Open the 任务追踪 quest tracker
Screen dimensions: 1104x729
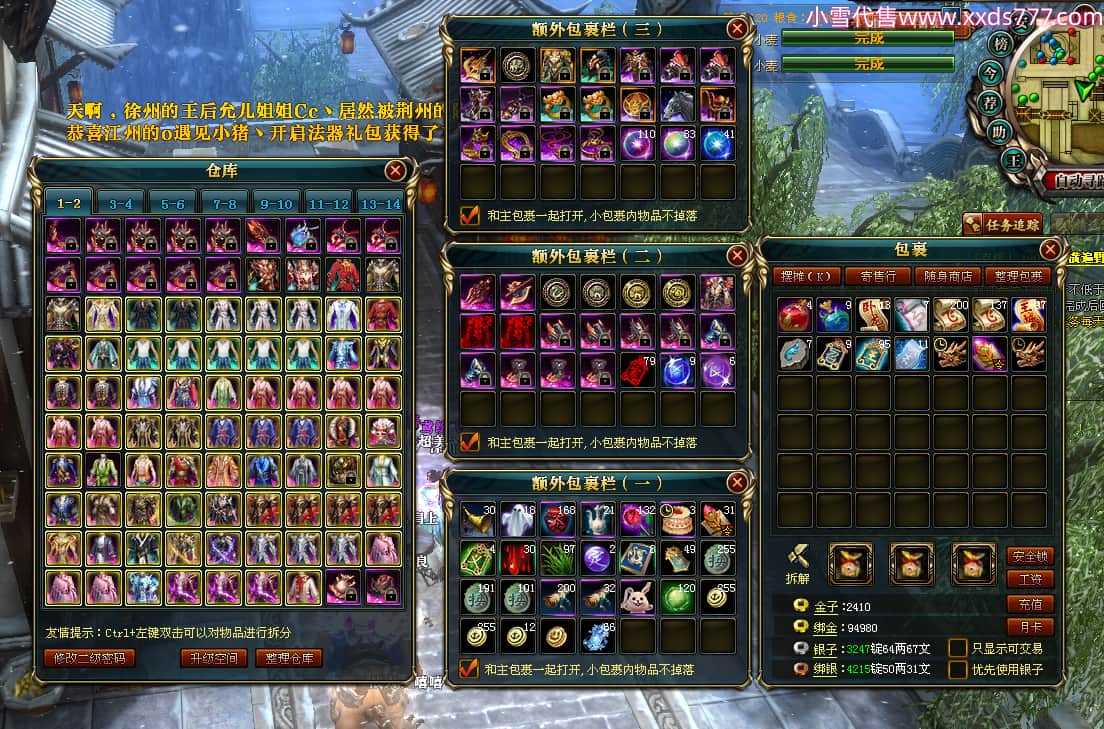1002,224
